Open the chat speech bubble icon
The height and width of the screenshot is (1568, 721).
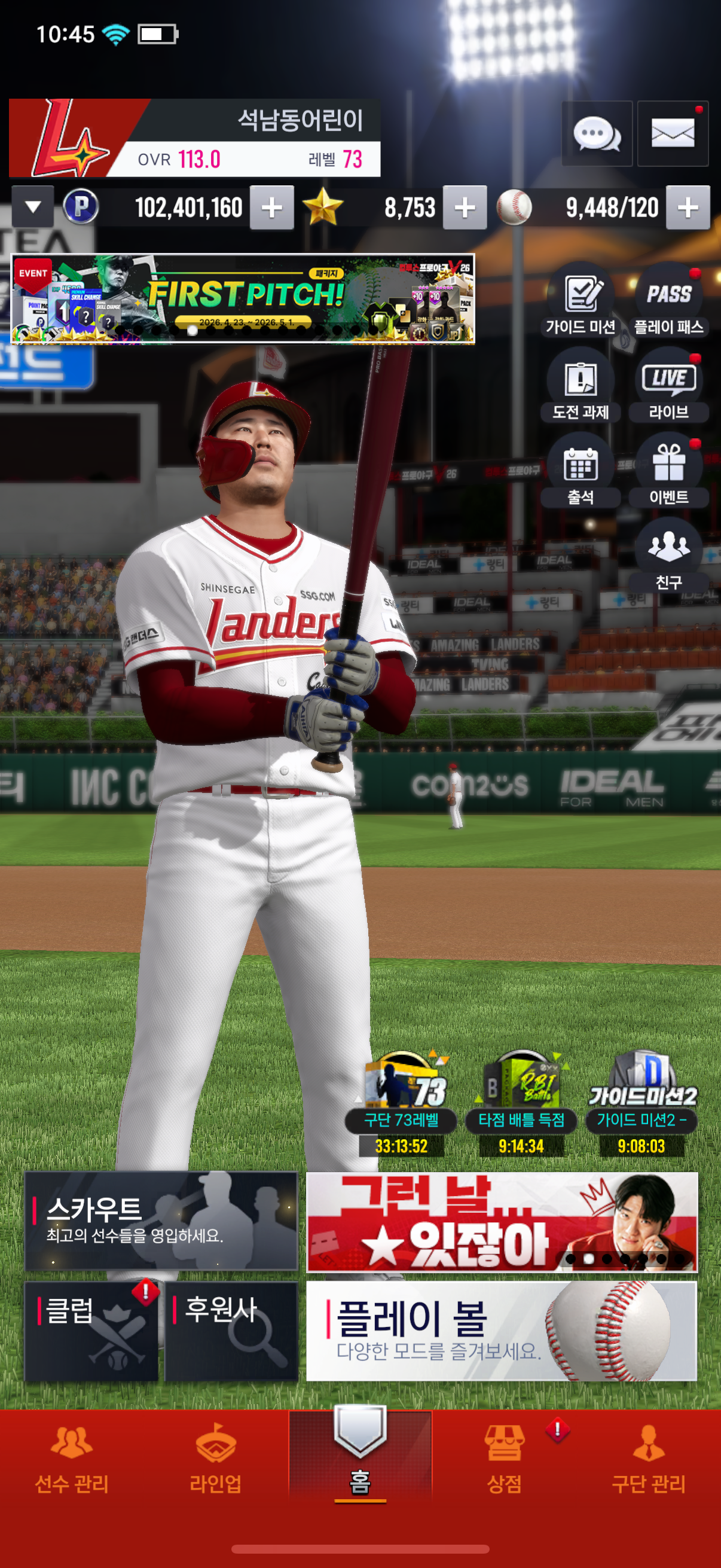tap(596, 133)
